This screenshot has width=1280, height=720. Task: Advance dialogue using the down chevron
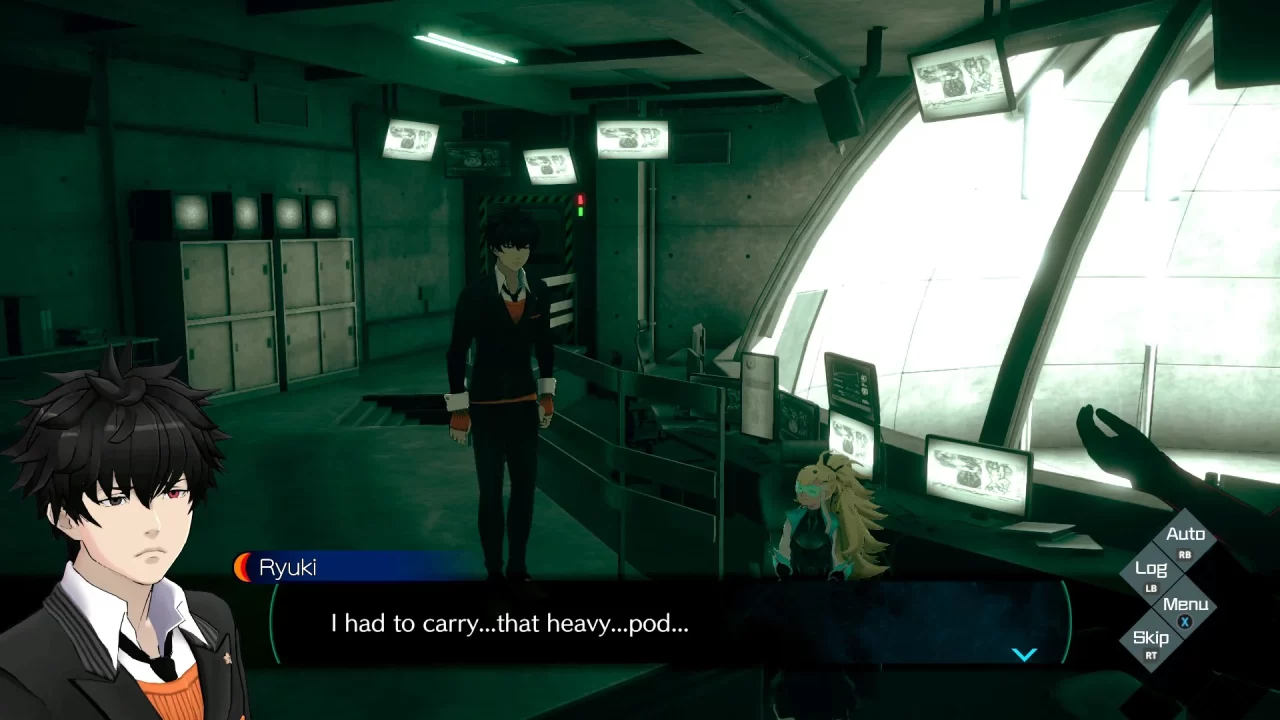coord(1024,653)
